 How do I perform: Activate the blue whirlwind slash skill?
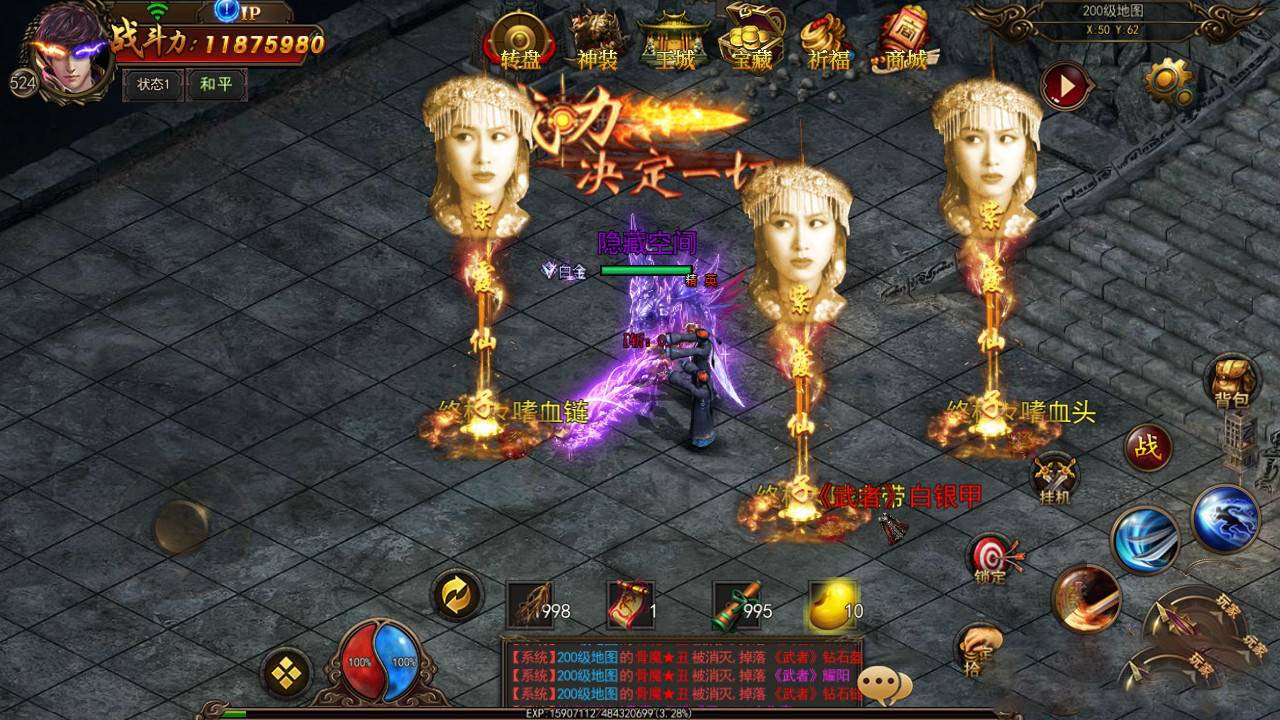click(1146, 540)
